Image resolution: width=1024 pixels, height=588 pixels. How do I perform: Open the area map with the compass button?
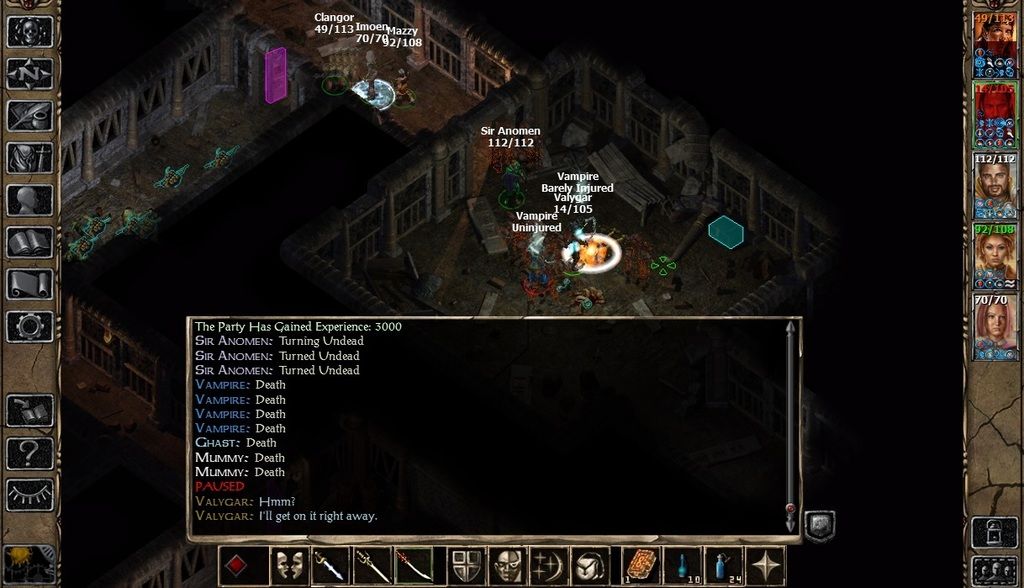(30, 74)
